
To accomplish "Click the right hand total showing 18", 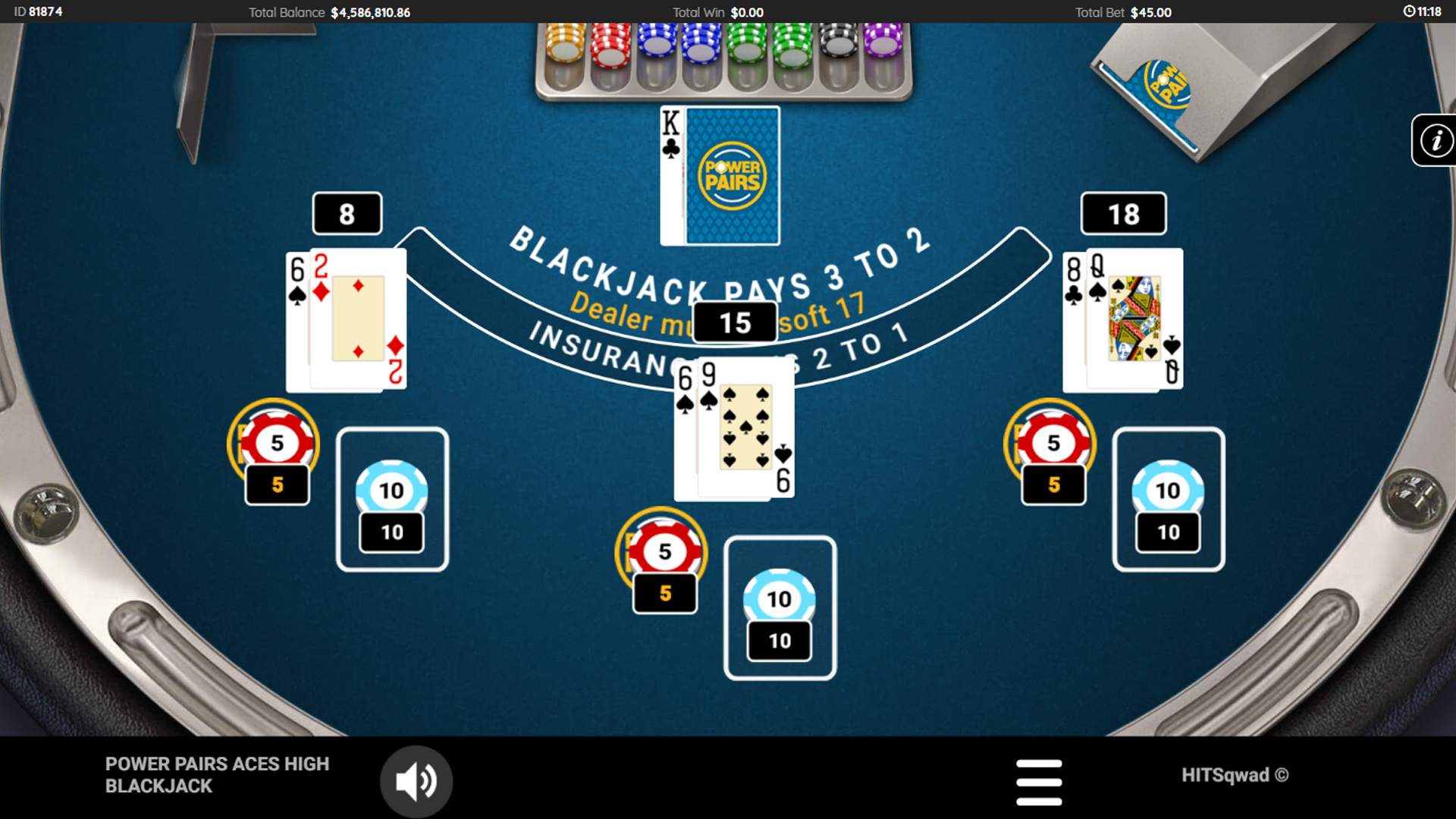I will click(x=1123, y=213).
